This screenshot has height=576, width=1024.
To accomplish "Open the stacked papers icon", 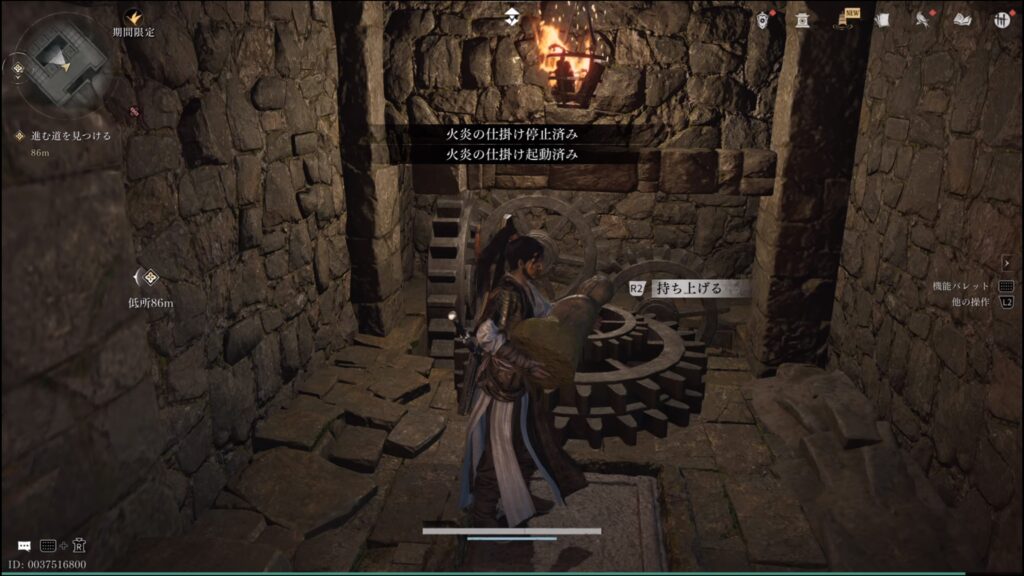I will click(x=882, y=20).
